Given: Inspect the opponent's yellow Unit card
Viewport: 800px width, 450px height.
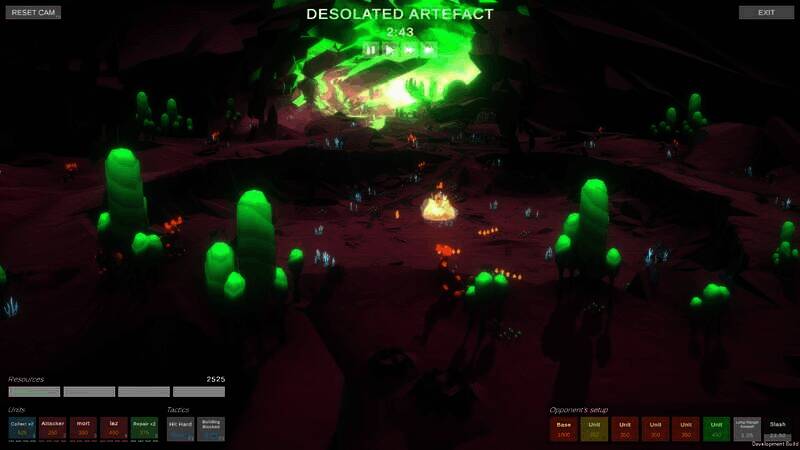Looking at the screenshot, I should click(594, 429).
